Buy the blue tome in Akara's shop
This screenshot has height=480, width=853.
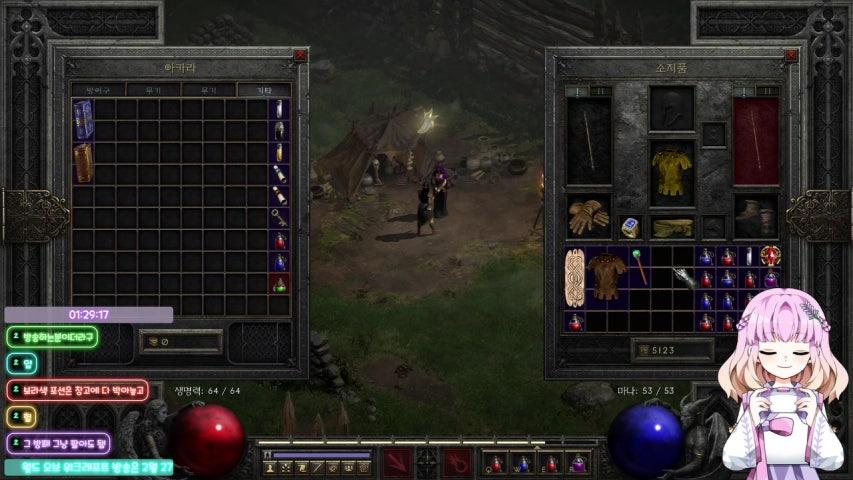pyautogui.click(x=83, y=120)
